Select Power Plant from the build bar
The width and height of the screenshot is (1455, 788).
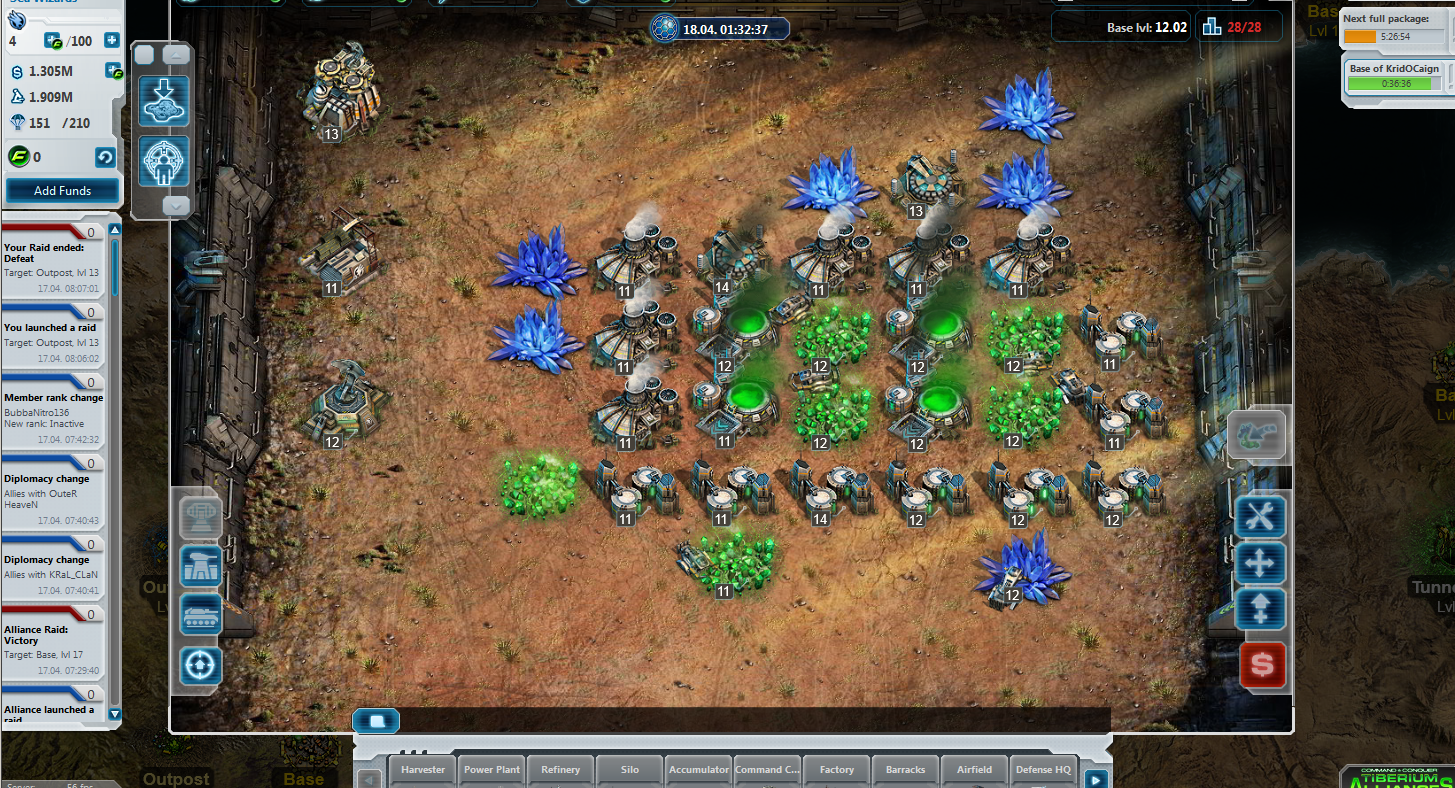[492, 770]
